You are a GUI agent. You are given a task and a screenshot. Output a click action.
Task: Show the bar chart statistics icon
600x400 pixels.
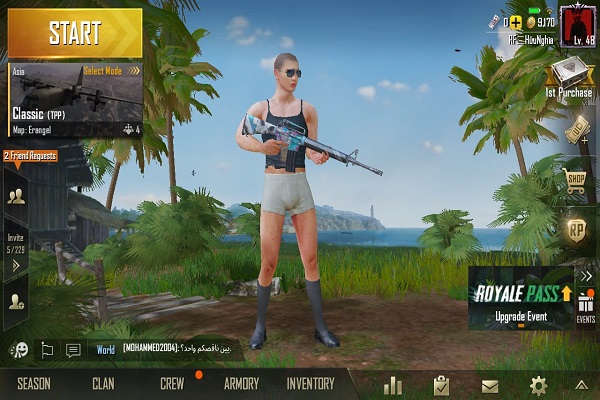(x=392, y=385)
